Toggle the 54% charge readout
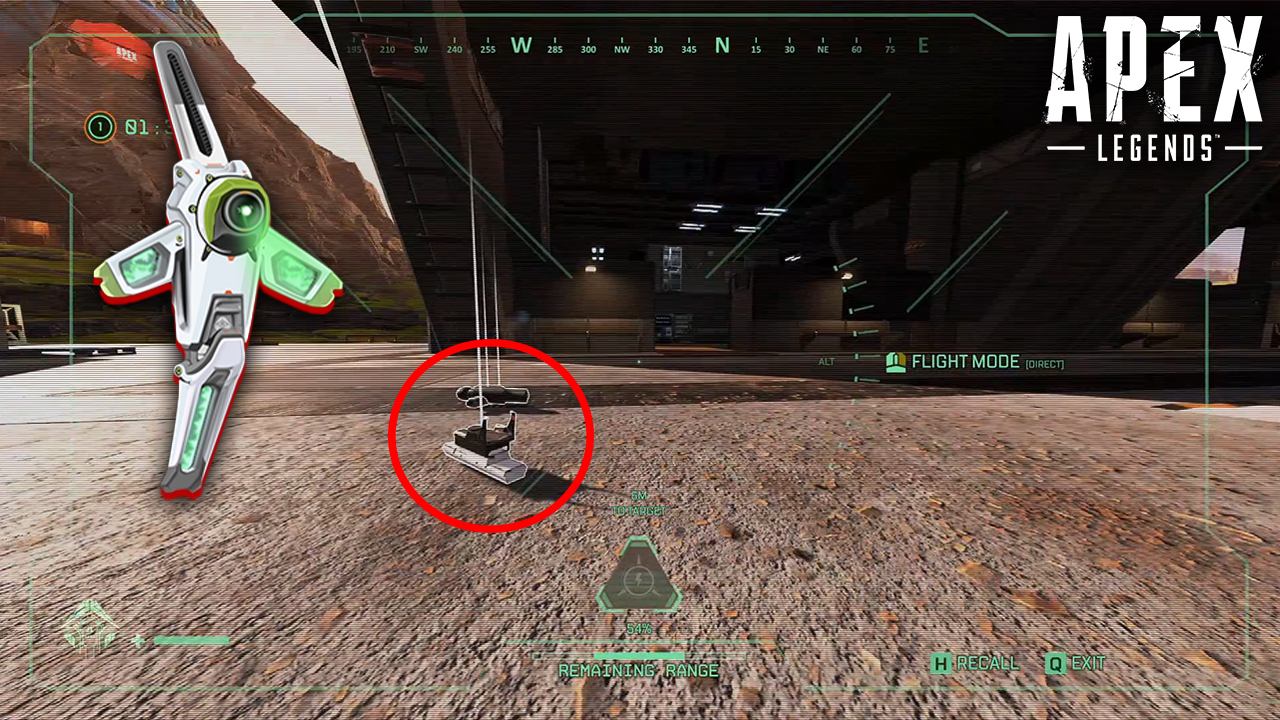Image resolution: width=1280 pixels, height=720 pixels. tap(640, 630)
